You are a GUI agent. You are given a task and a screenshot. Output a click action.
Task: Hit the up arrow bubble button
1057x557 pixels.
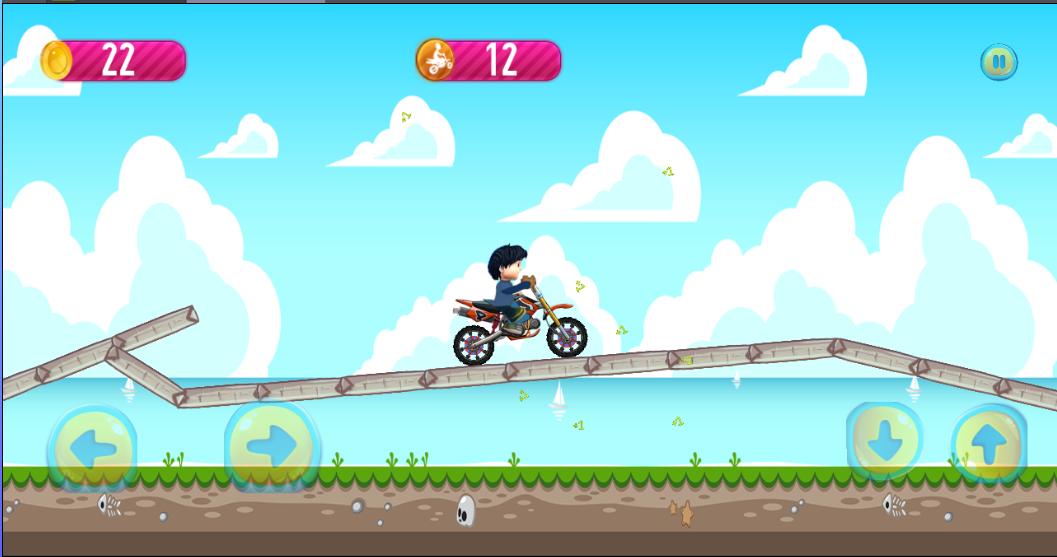click(988, 444)
